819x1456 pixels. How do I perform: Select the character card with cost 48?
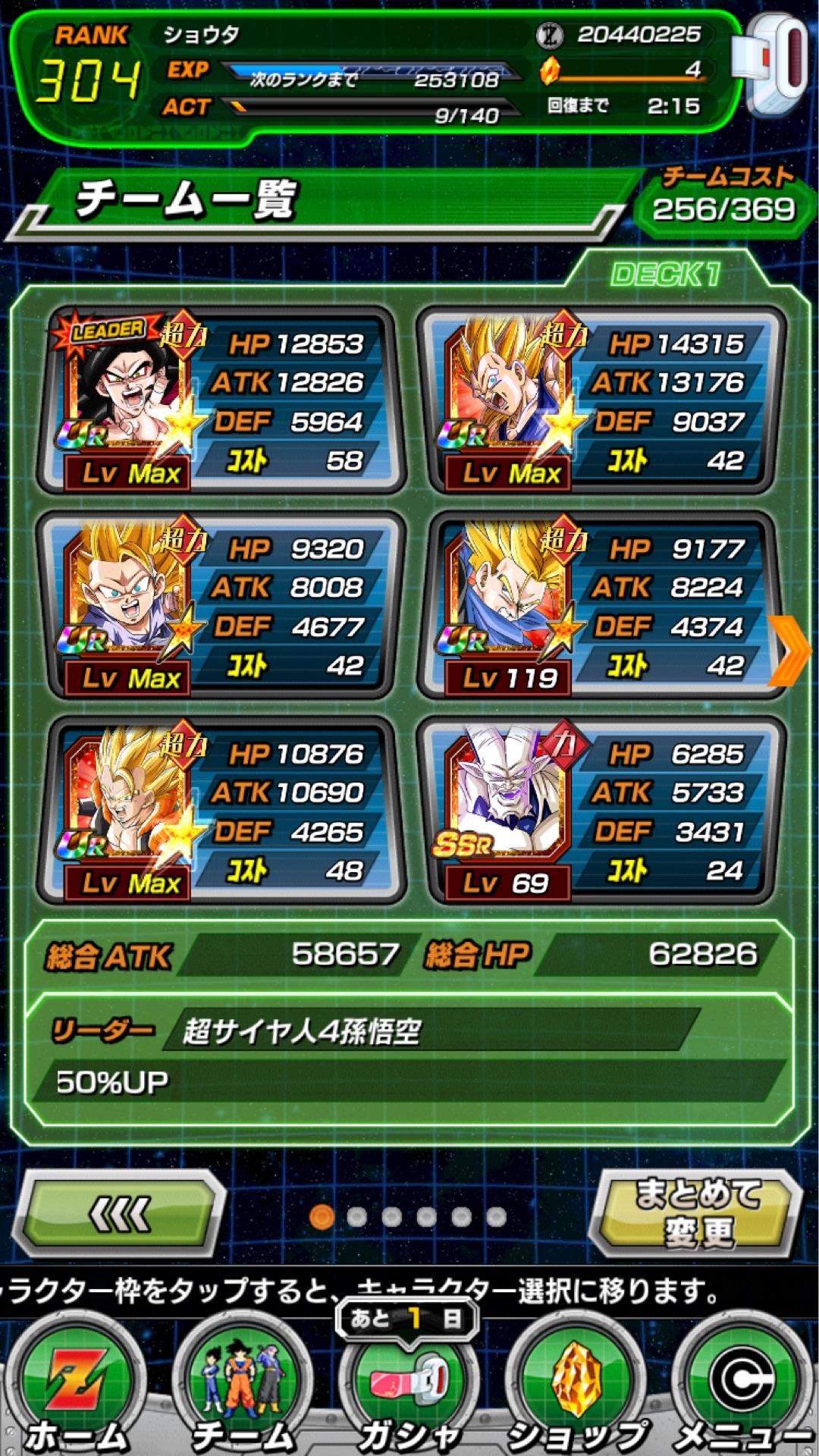[220, 810]
